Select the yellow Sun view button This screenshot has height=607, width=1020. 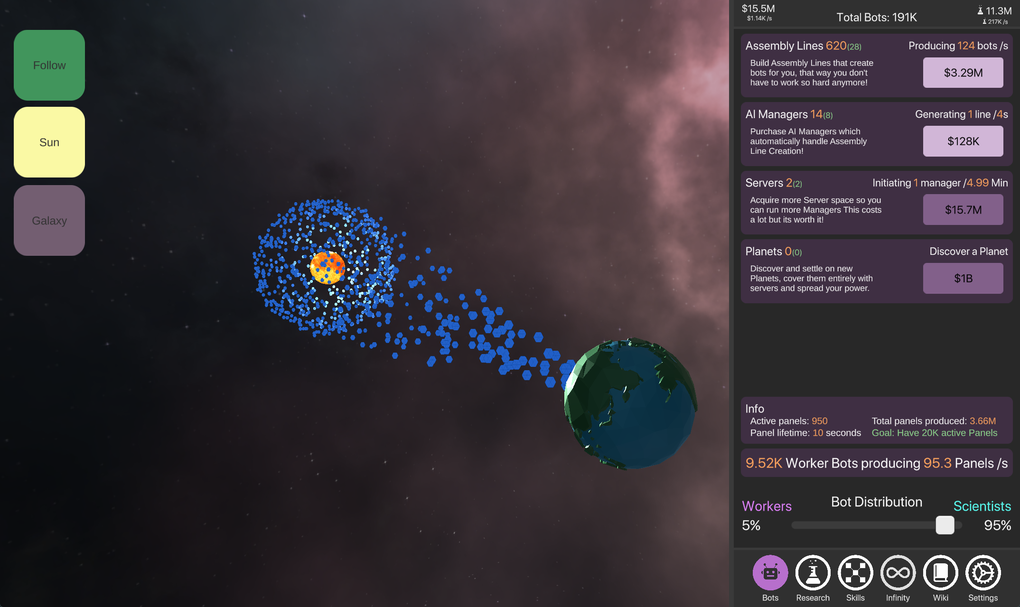click(49, 142)
